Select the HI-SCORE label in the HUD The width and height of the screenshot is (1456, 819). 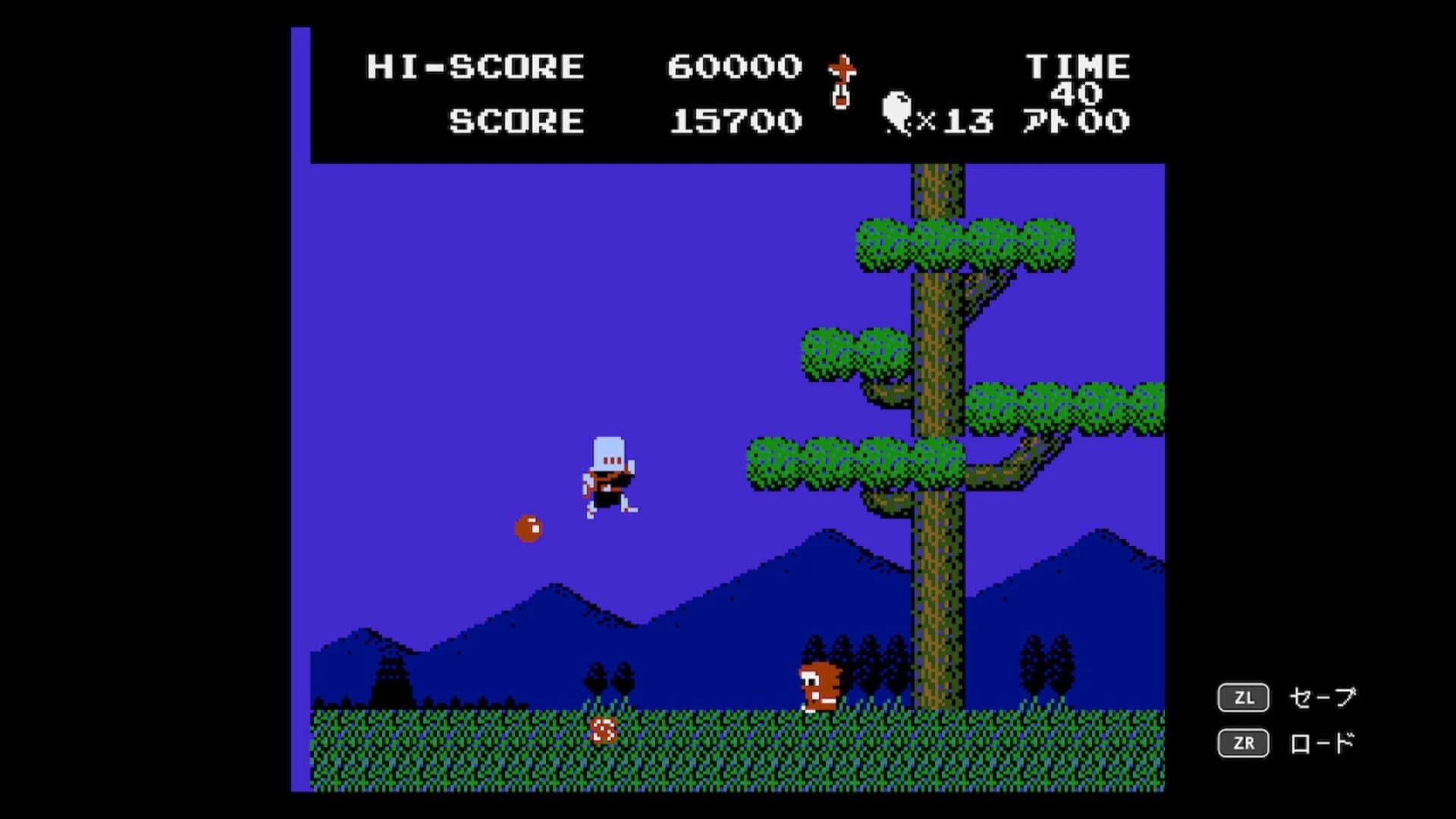pyautogui.click(x=474, y=67)
